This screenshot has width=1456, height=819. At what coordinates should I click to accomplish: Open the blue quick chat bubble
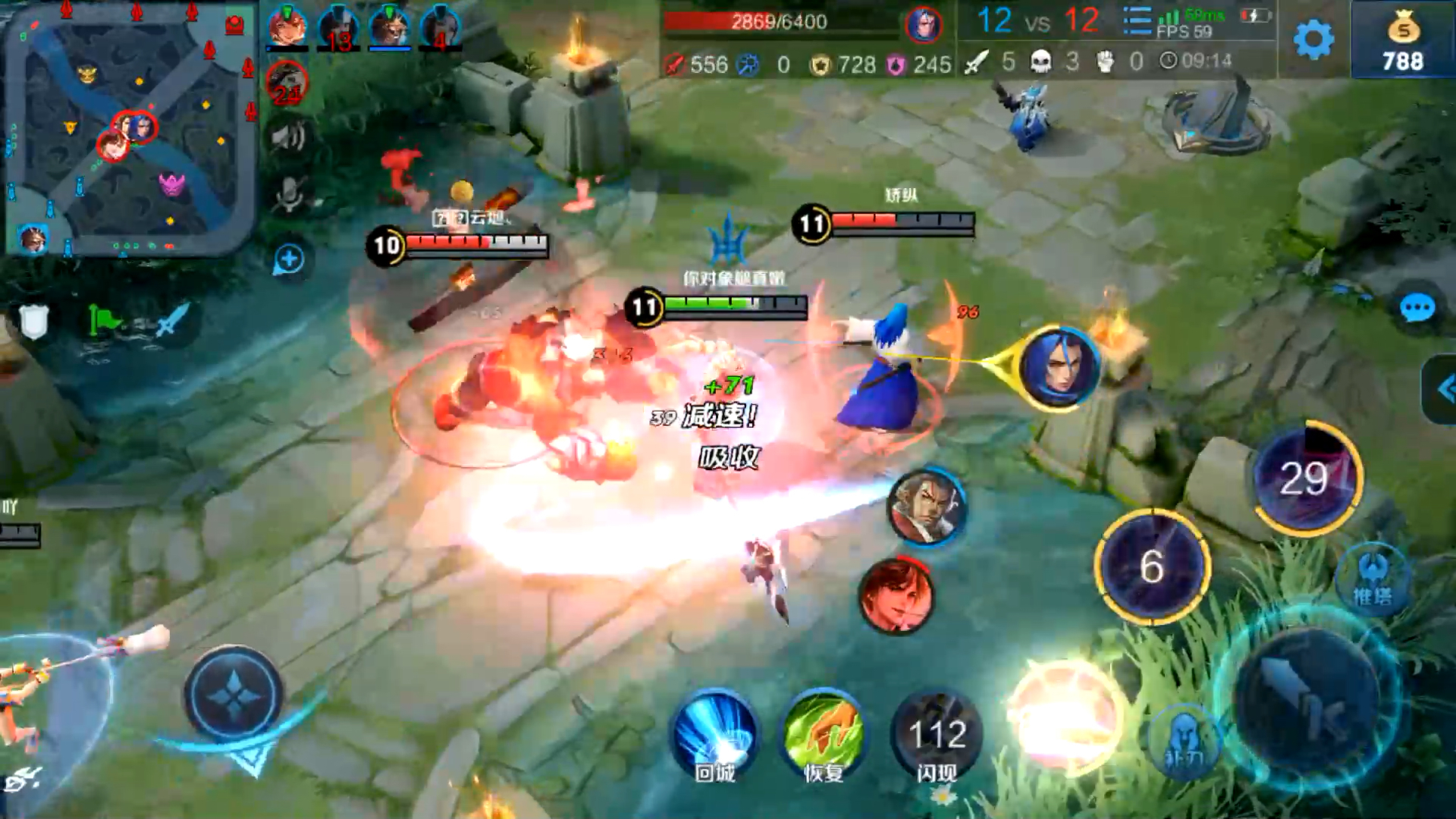click(x=1417, y=309)
